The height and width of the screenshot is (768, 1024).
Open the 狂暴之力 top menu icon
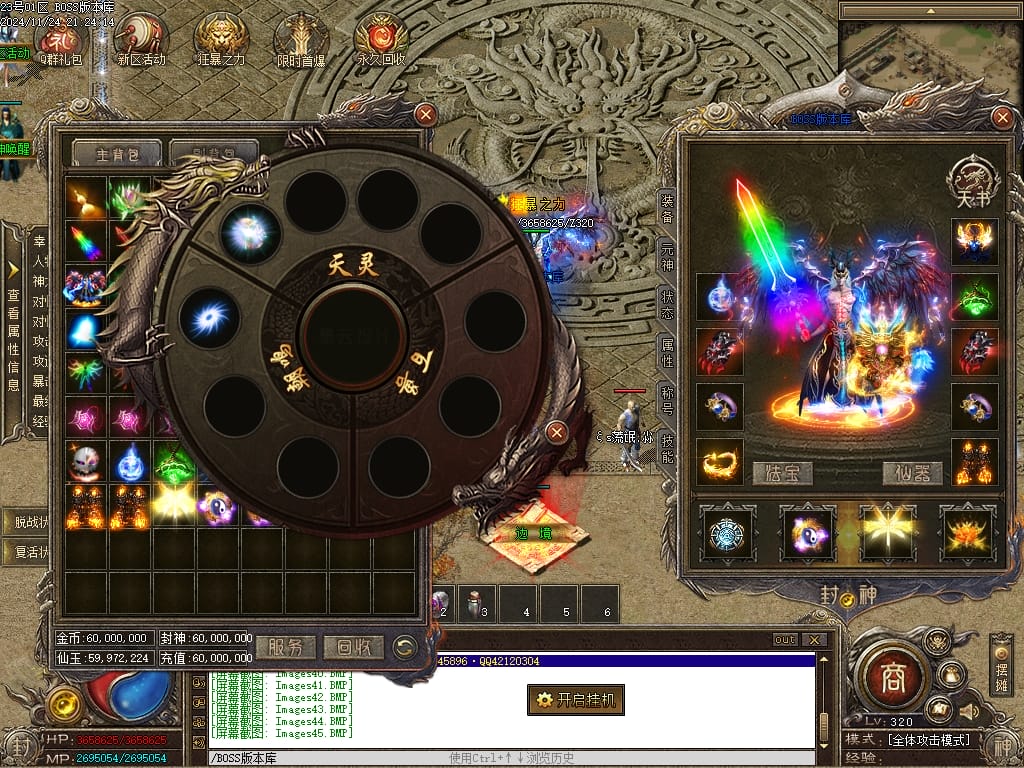click(221, 38)
